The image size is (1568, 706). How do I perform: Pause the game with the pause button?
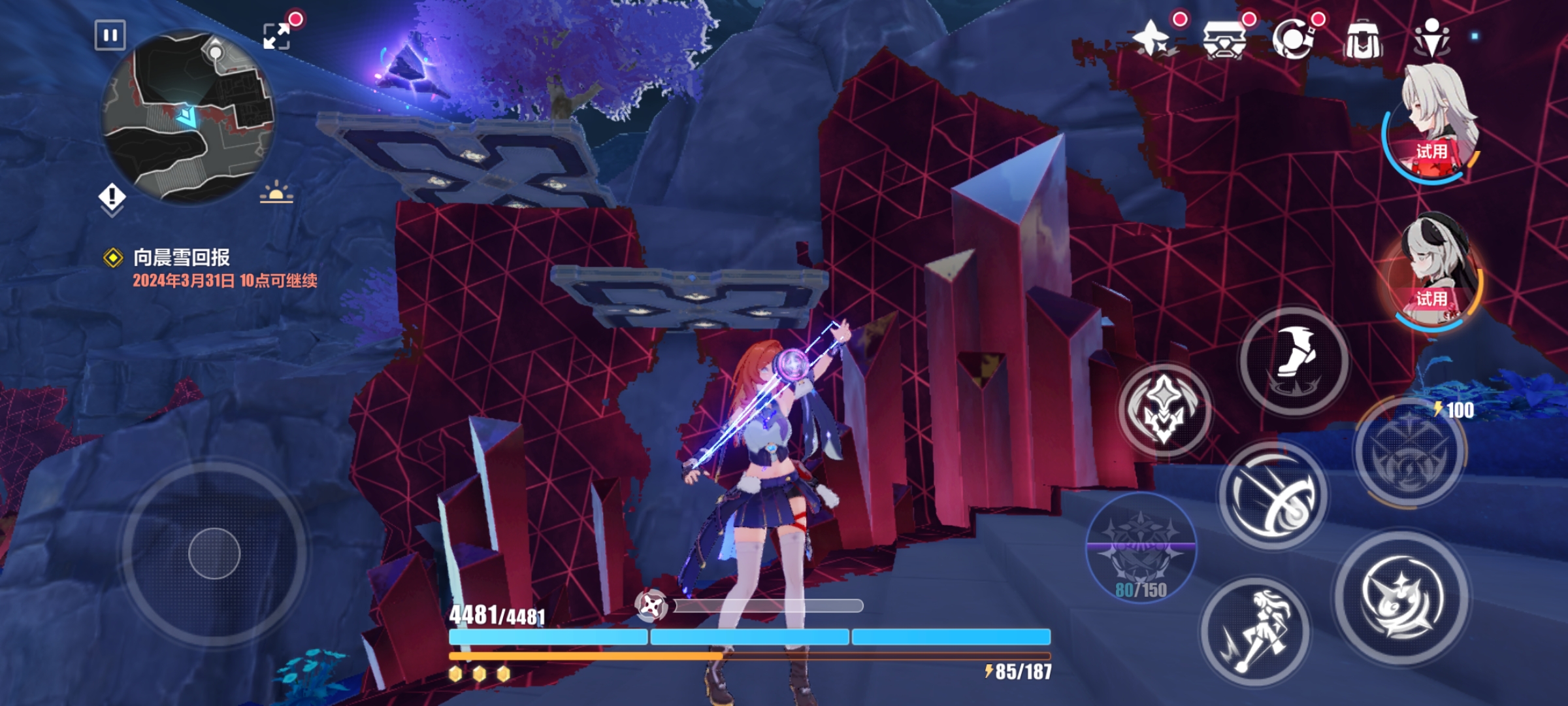point(110,35)
